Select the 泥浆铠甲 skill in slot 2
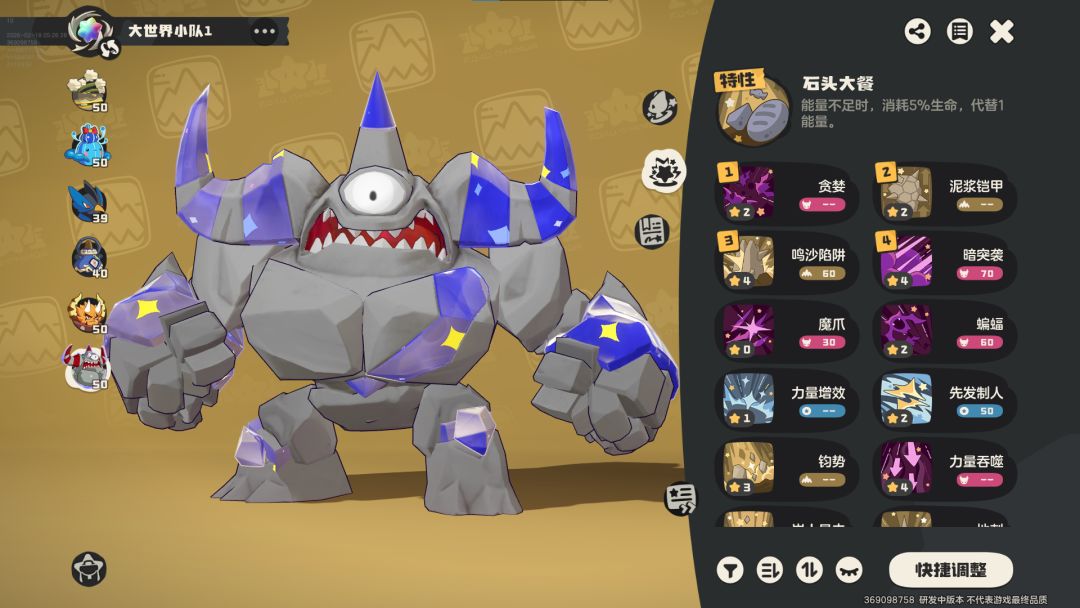Screen dimensions: 1080x608 (945, 194)
